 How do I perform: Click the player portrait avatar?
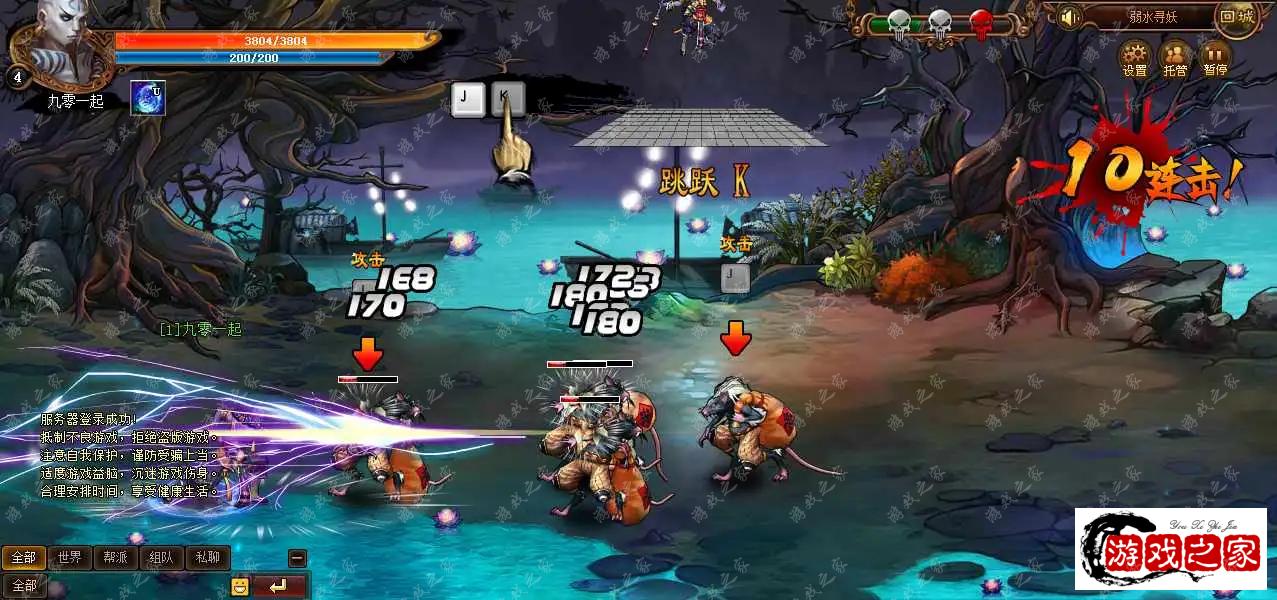pyautogui.click(x=64, y=40)
